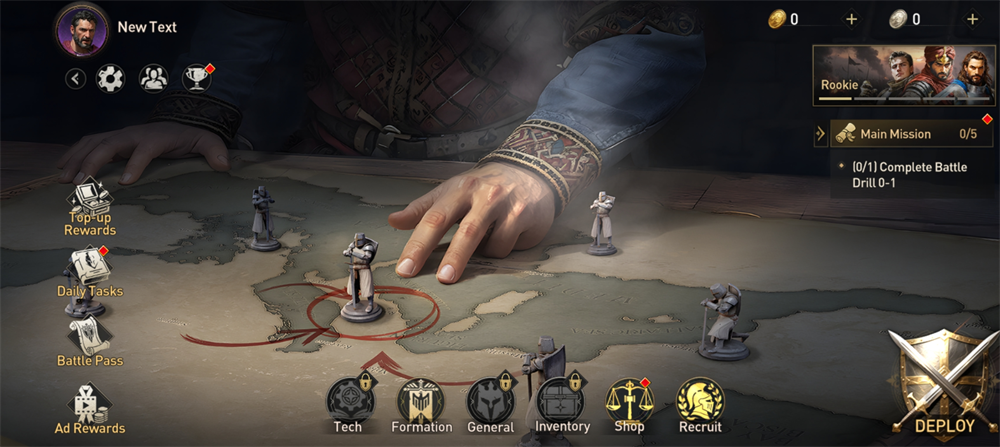Image resolution: width=1000 pixels, height=447 pixels.
Task: Open the Tech menu
Action: pos(349,404)
